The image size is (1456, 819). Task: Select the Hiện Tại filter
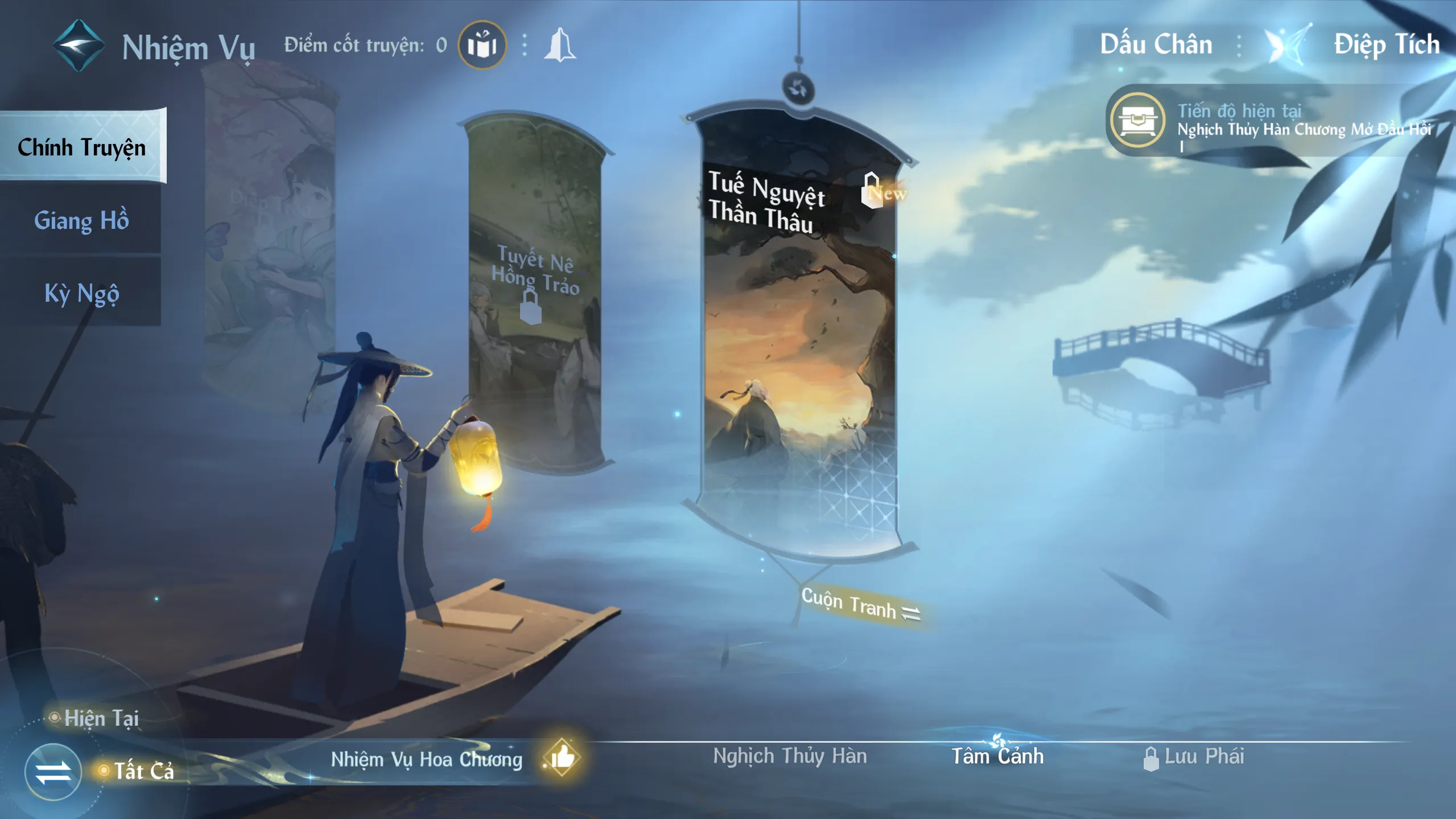tap(101, 718)
